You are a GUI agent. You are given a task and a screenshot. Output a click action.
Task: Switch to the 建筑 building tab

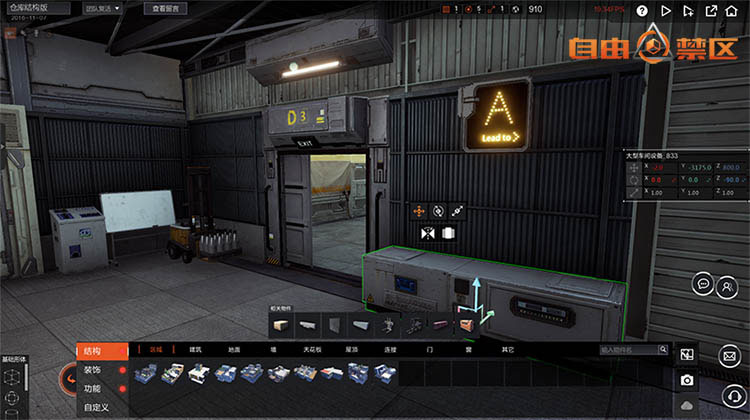coord(195,350)
